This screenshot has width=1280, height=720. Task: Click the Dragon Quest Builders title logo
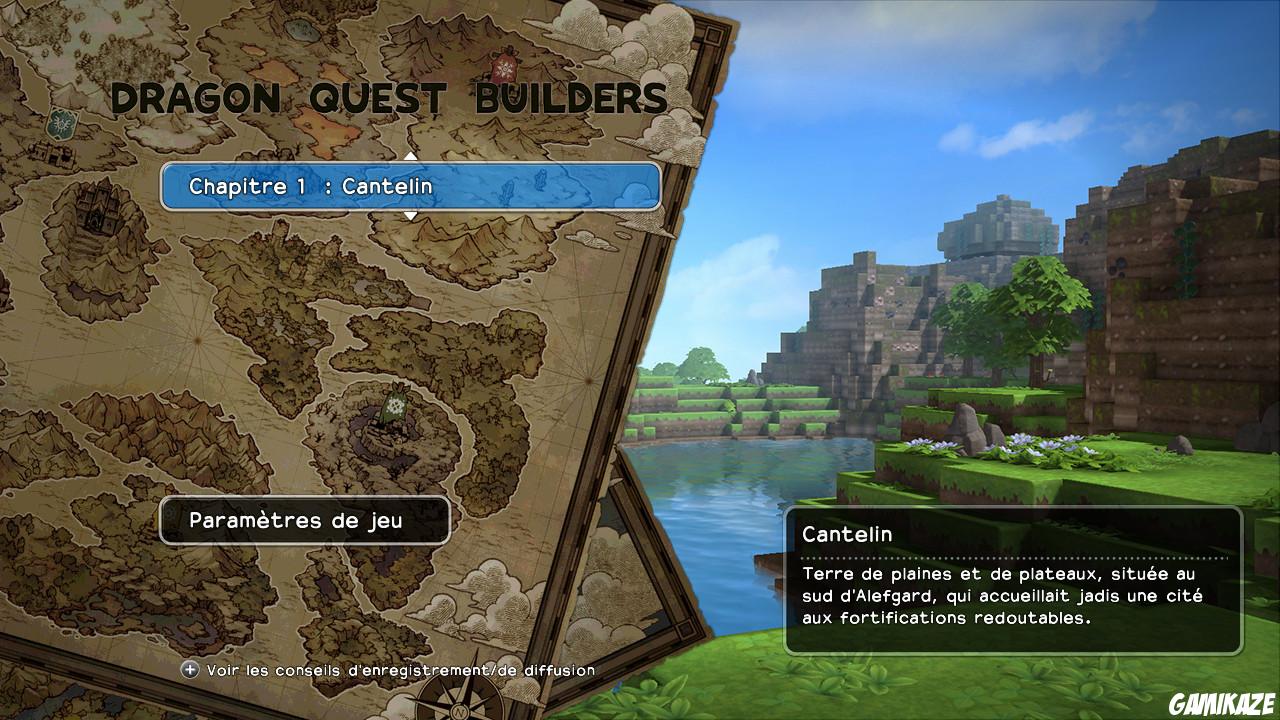[x=390, y=99]
